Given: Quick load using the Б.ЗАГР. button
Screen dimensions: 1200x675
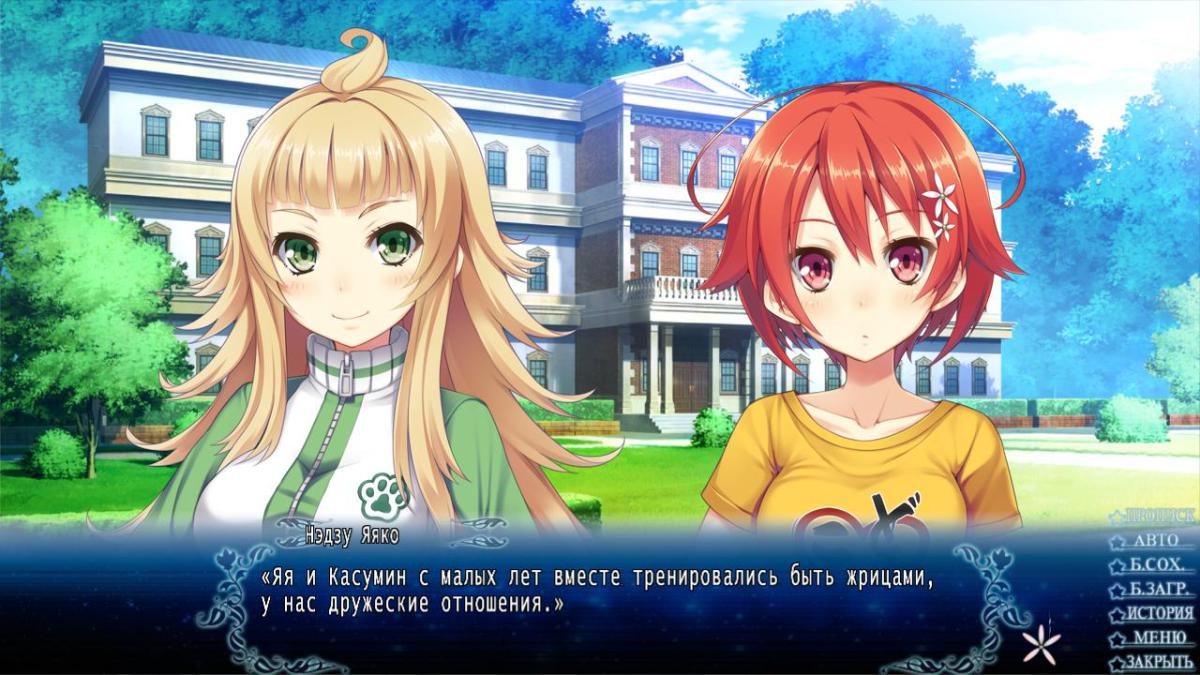Looking at the screenshot, I should click(x=1157, y=589).
